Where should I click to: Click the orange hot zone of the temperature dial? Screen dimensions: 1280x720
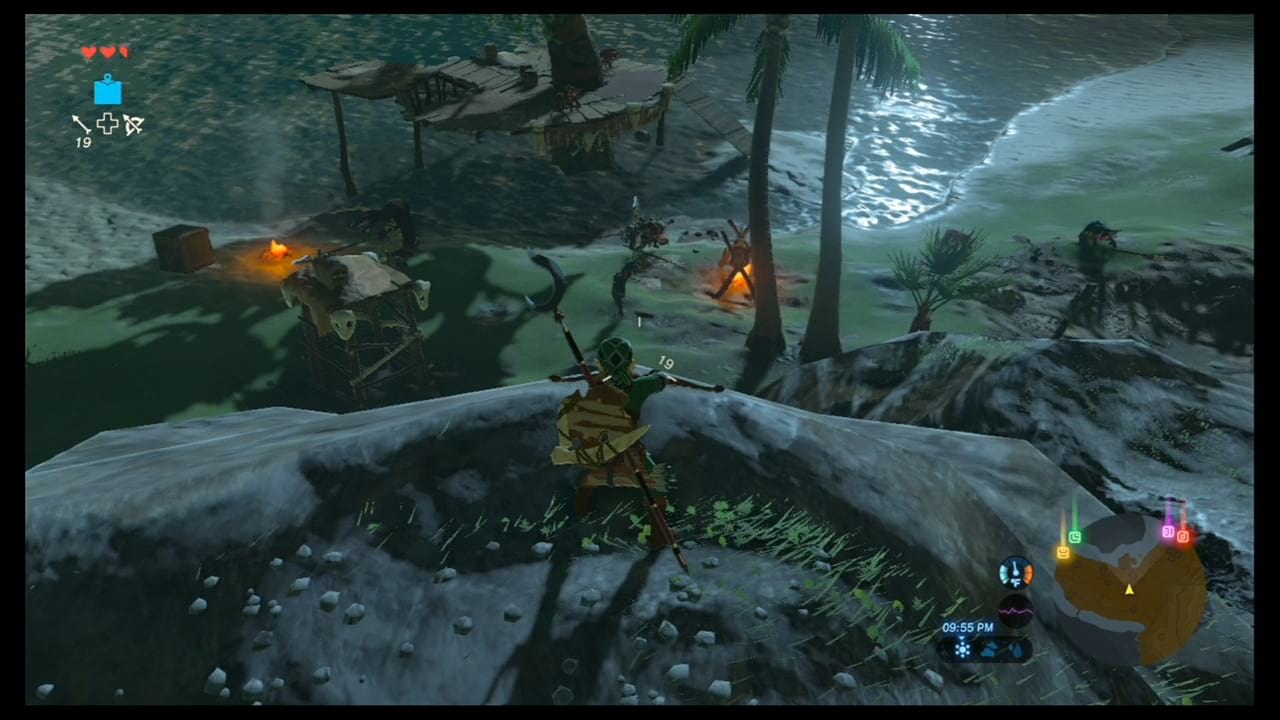tap(1028, 571)
